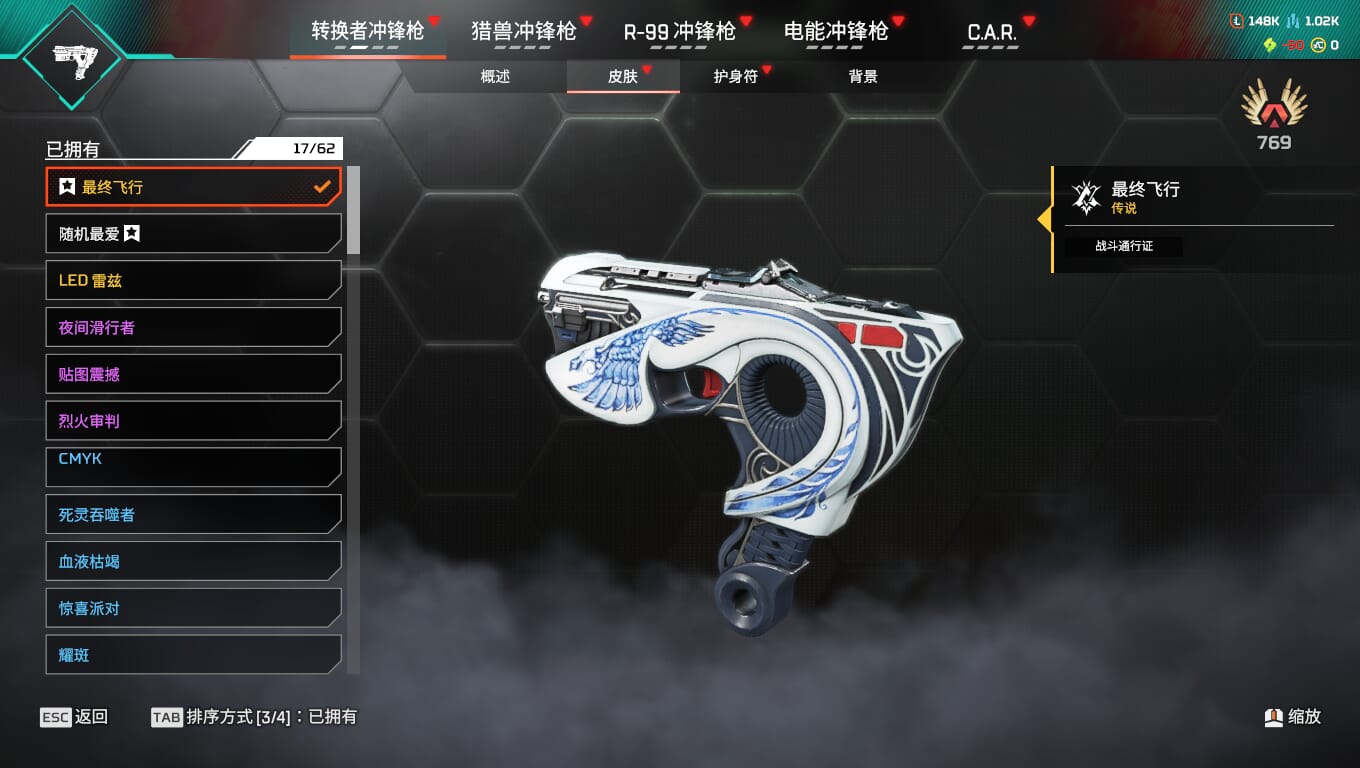Viewport: 1360px width, 768px height.
Task: Select the 惊喜派对 skin
Action: coord(193,609)
